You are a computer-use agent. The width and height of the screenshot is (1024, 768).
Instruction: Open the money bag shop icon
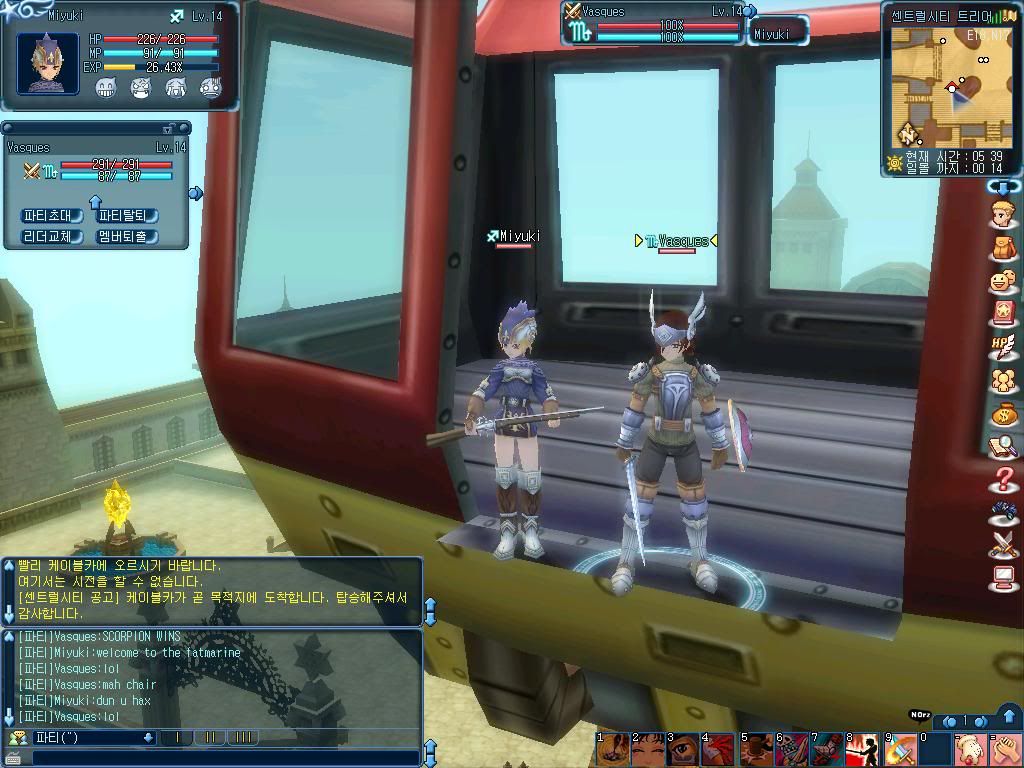click(x=1002, y=413)
